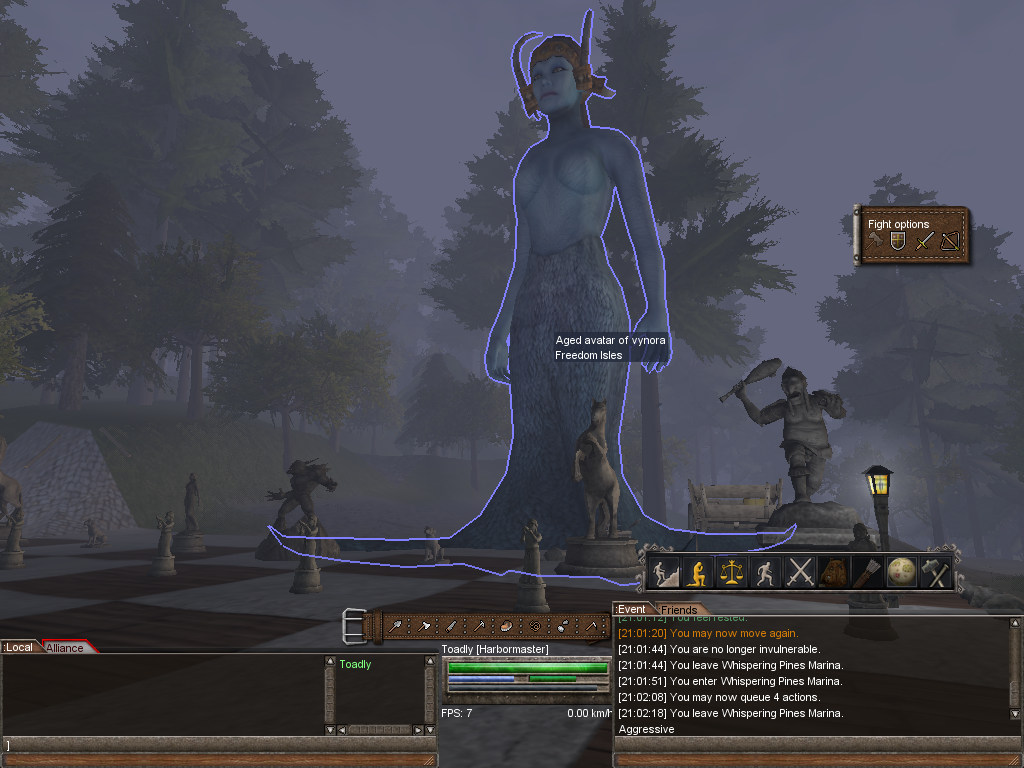Click the golden kneeling figure icon

pos(699,573)
